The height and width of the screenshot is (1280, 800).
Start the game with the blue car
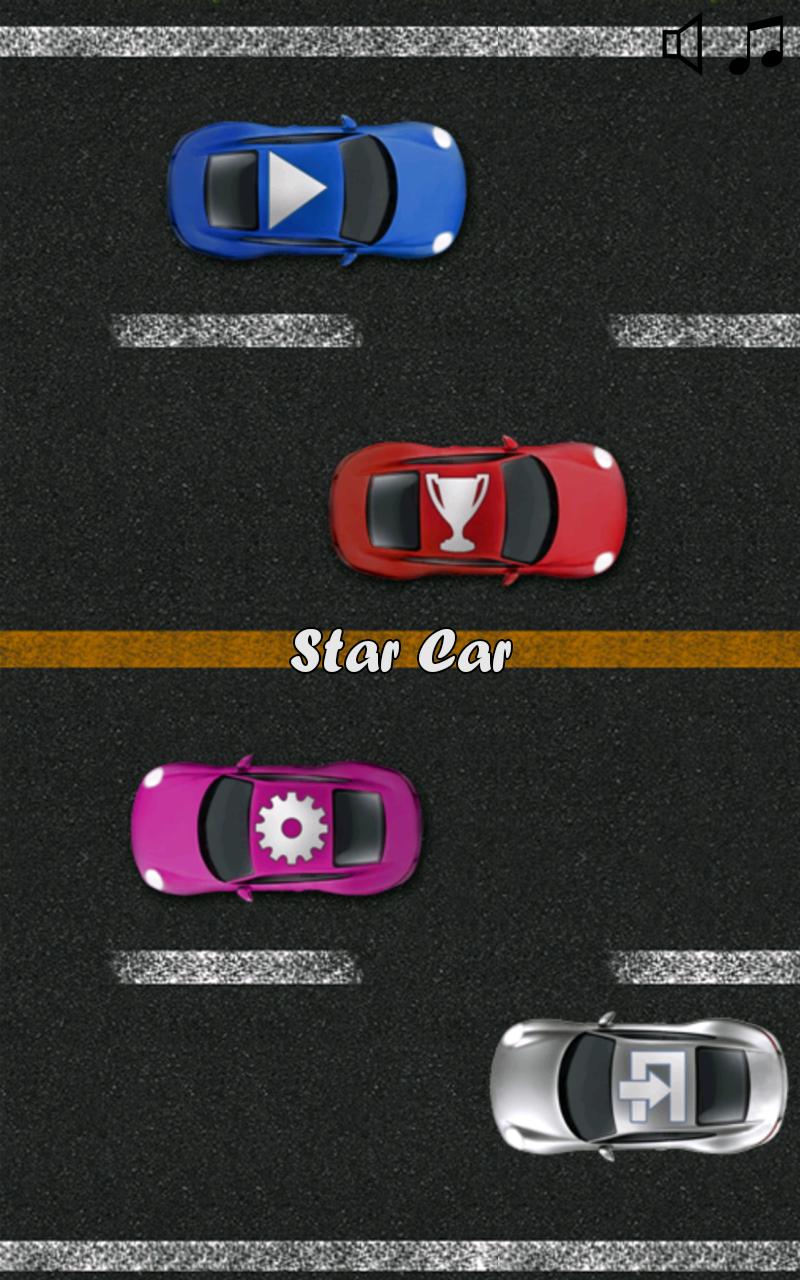point(315,189)
